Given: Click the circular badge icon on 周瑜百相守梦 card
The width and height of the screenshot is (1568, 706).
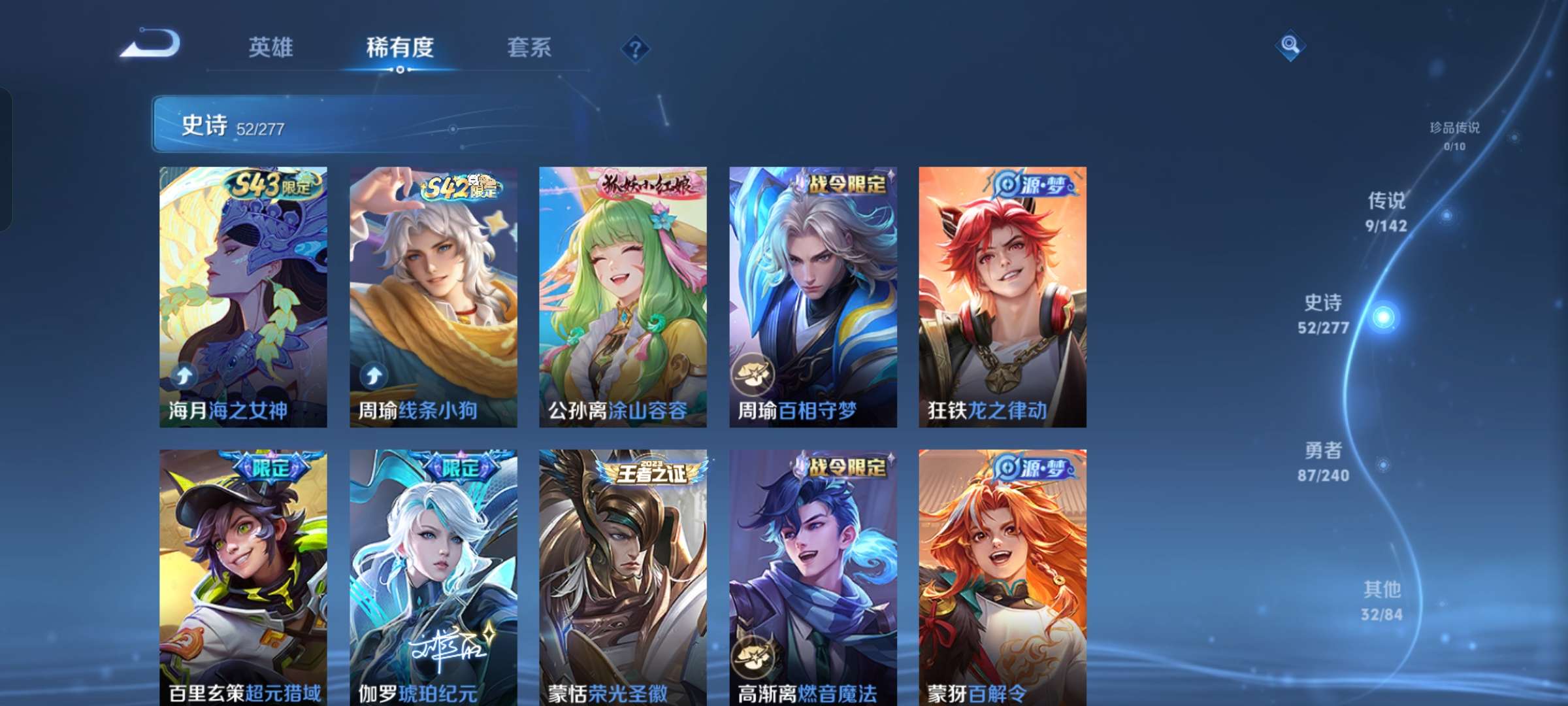Looking at the screenshot, I should [x=752, y=375].
